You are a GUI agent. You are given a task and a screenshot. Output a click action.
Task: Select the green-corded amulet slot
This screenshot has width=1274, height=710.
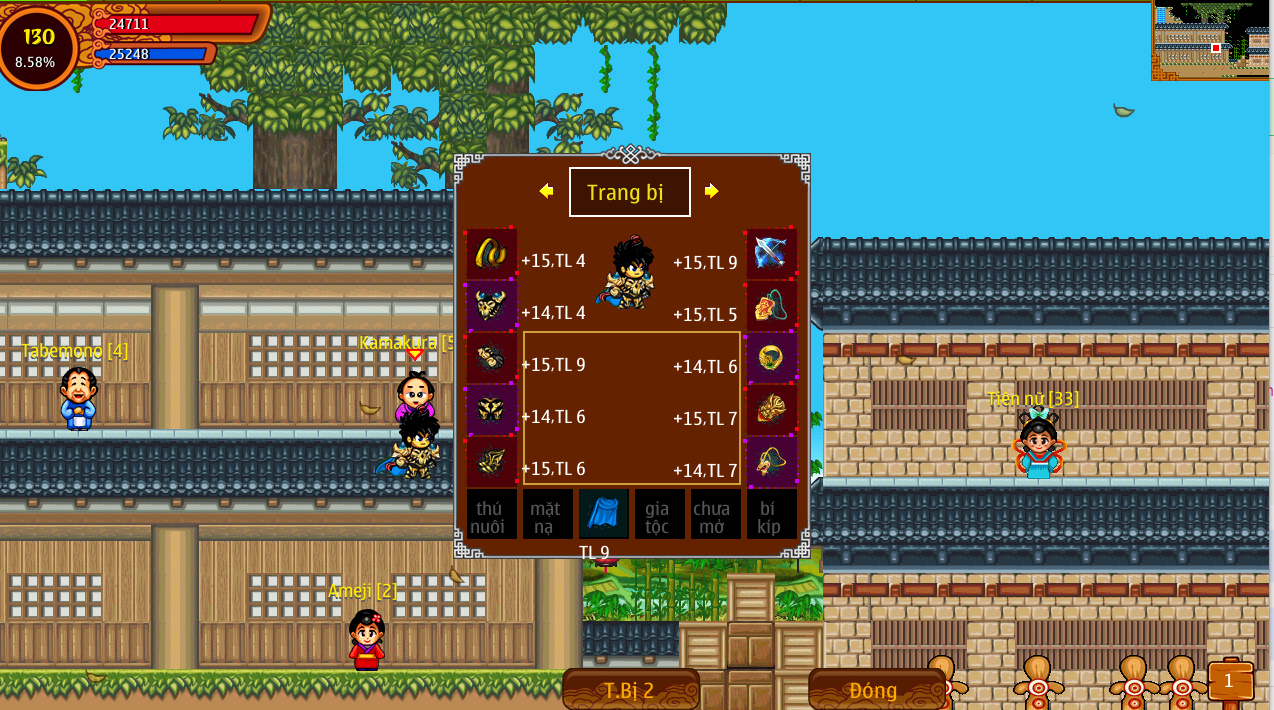point(771,305)
